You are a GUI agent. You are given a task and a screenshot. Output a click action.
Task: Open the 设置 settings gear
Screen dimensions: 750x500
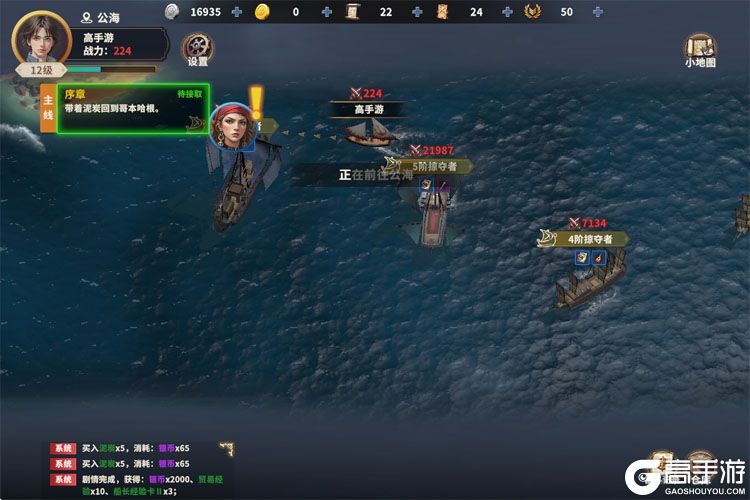point(196,47)
